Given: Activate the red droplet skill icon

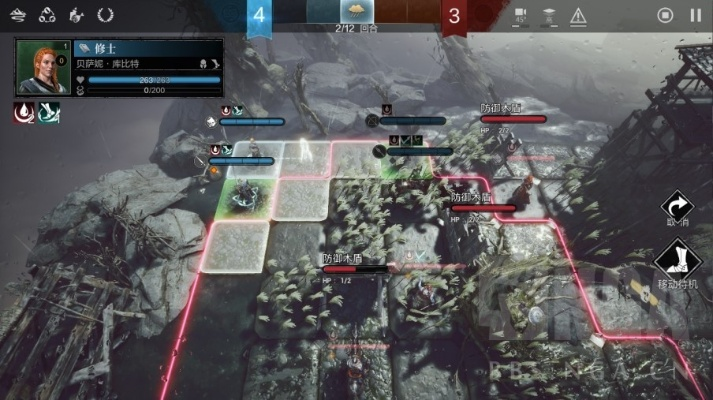Looking at the screenshot, I should (24, 111).
